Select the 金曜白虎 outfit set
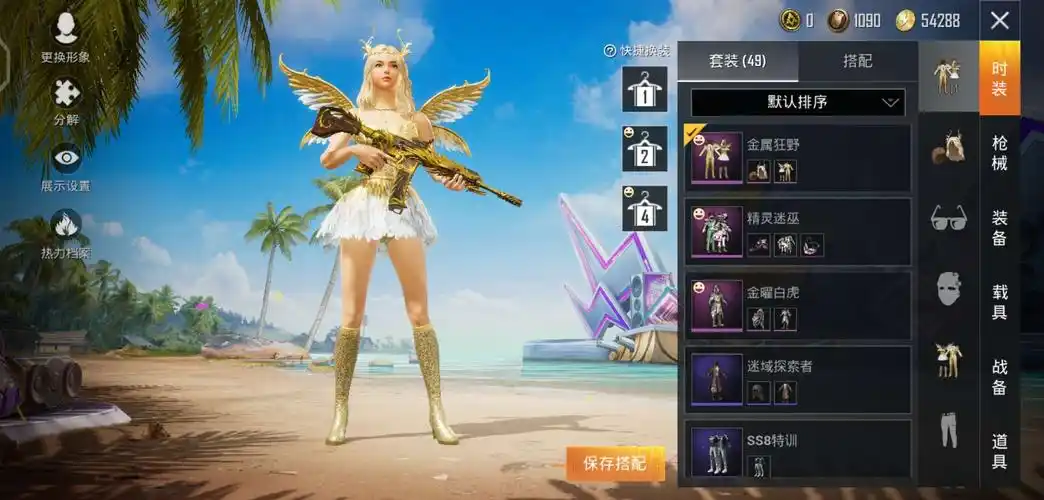The image size is (1044, 500). (x=797, y=306)
